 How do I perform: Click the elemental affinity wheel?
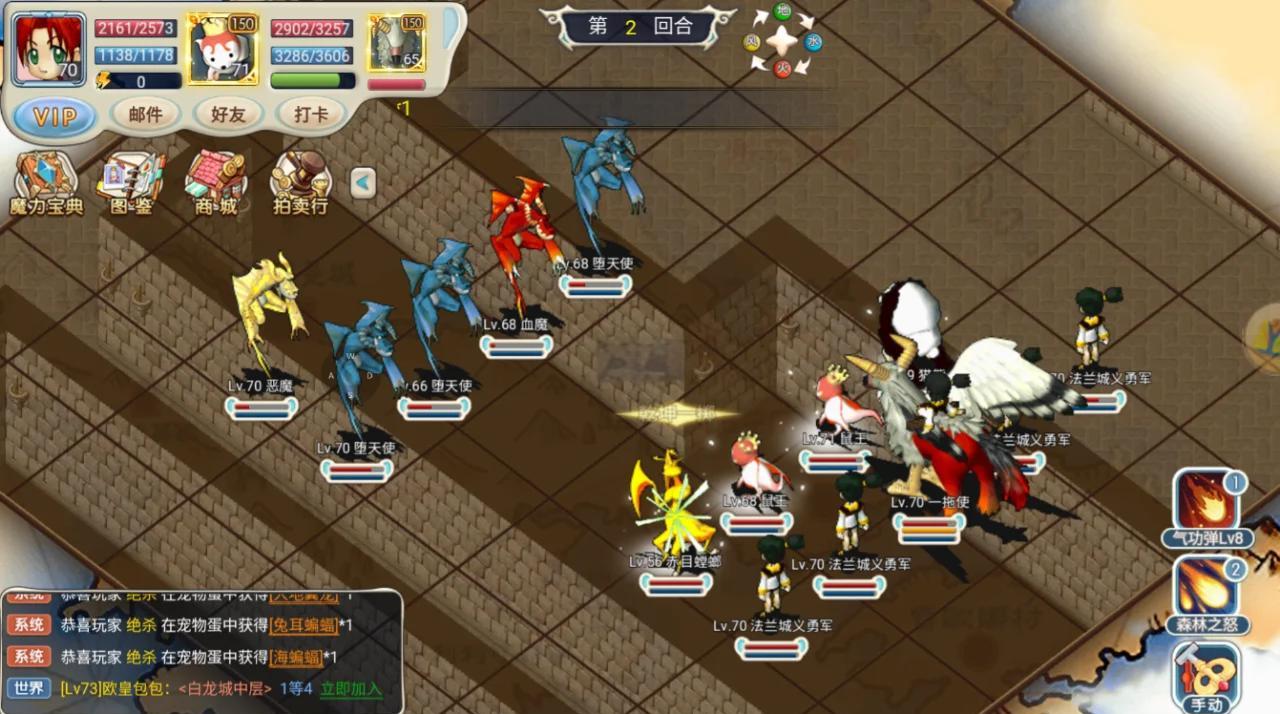point(781,41)
